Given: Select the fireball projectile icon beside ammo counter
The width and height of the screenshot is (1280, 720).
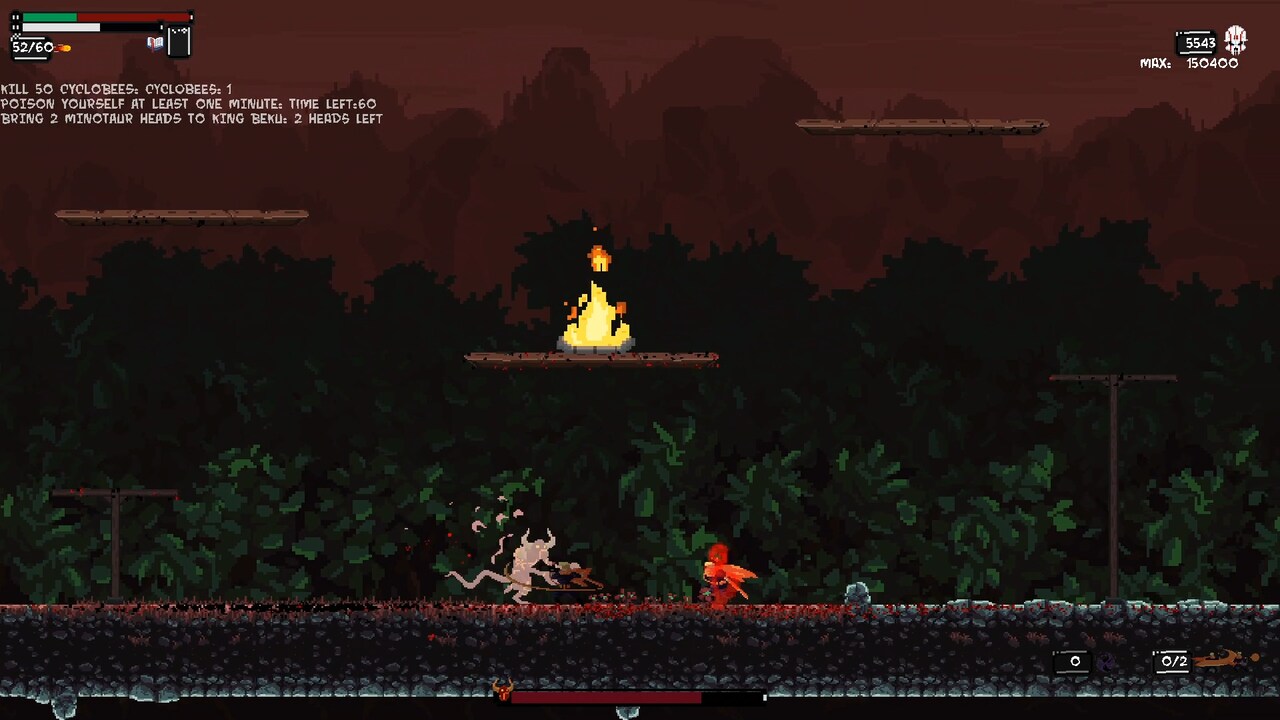Looking at the screenshot, I should point(62,47).
